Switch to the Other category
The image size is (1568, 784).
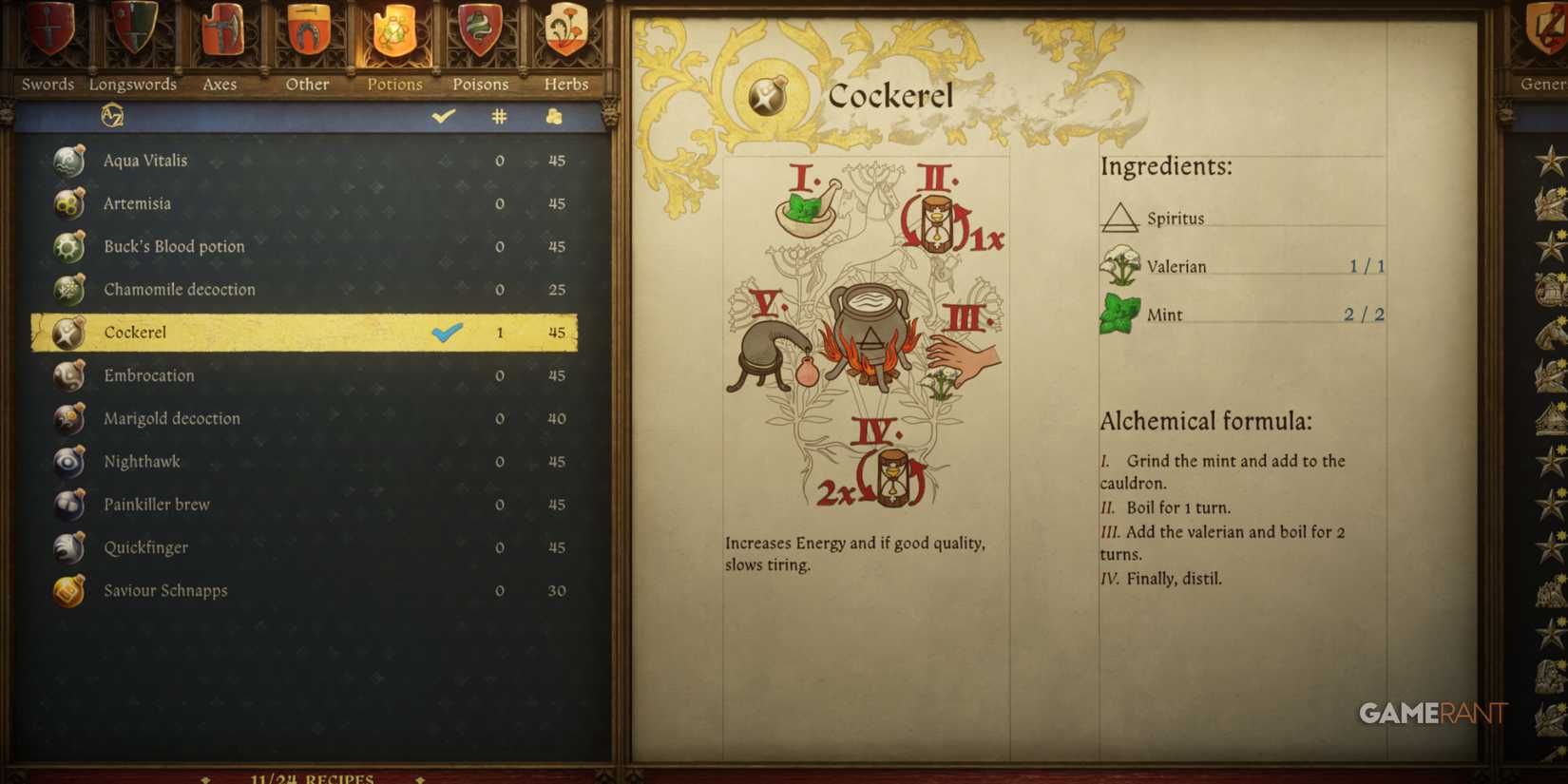(x=306, y=33)
